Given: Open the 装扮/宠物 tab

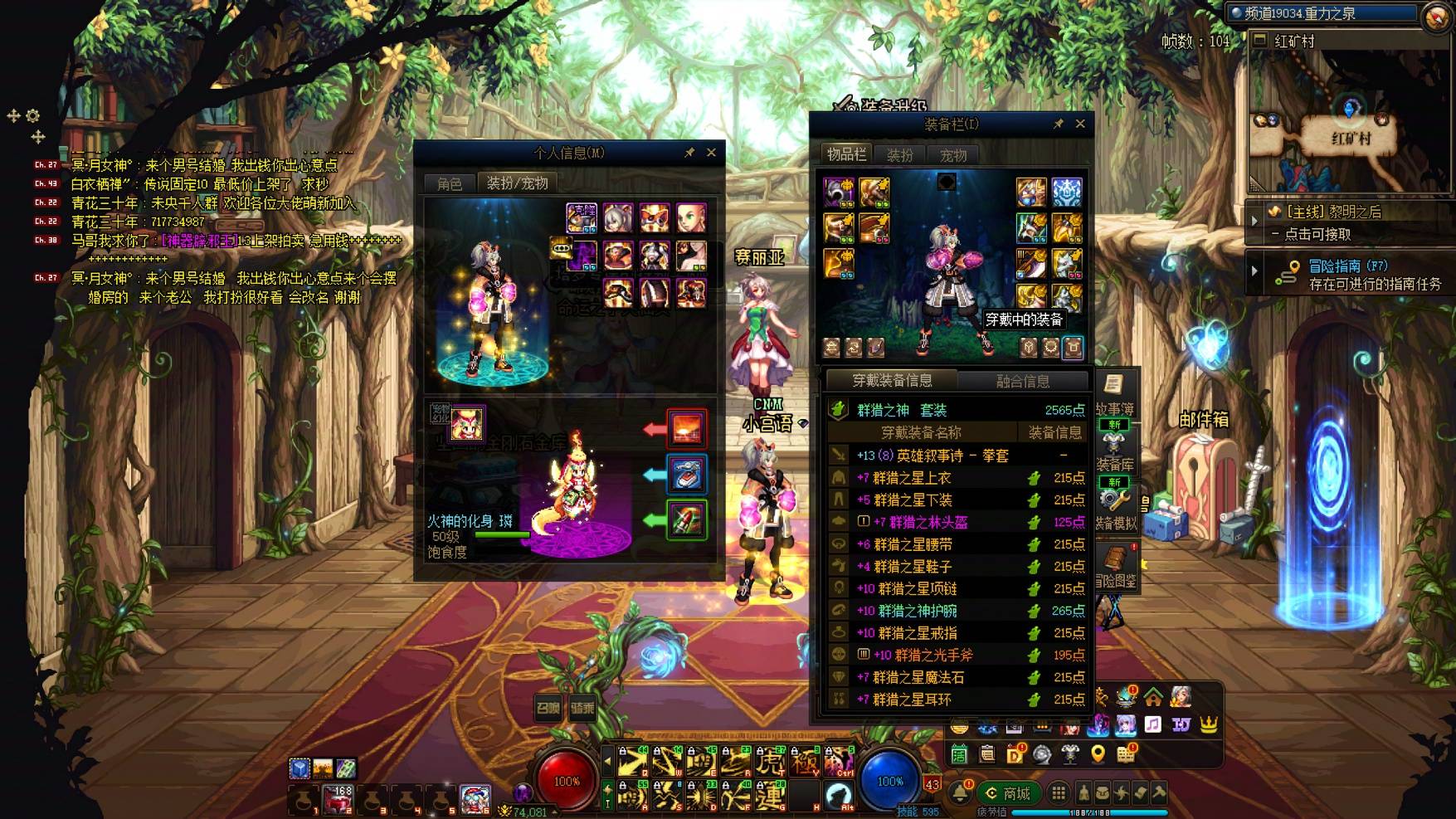Looking at the screenshot, I should click(x=517, y=183).
